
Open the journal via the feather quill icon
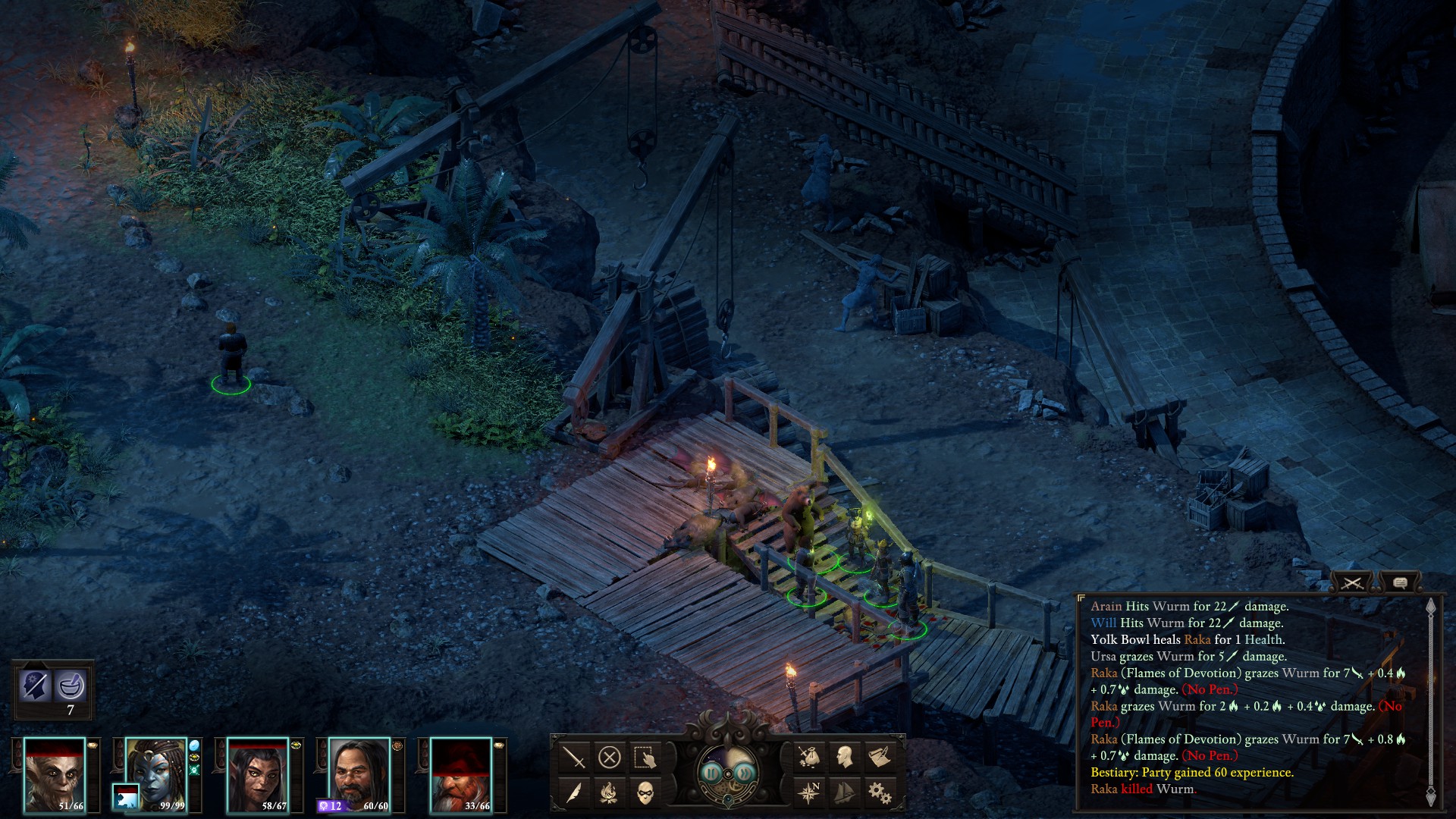tap(574, 793)
